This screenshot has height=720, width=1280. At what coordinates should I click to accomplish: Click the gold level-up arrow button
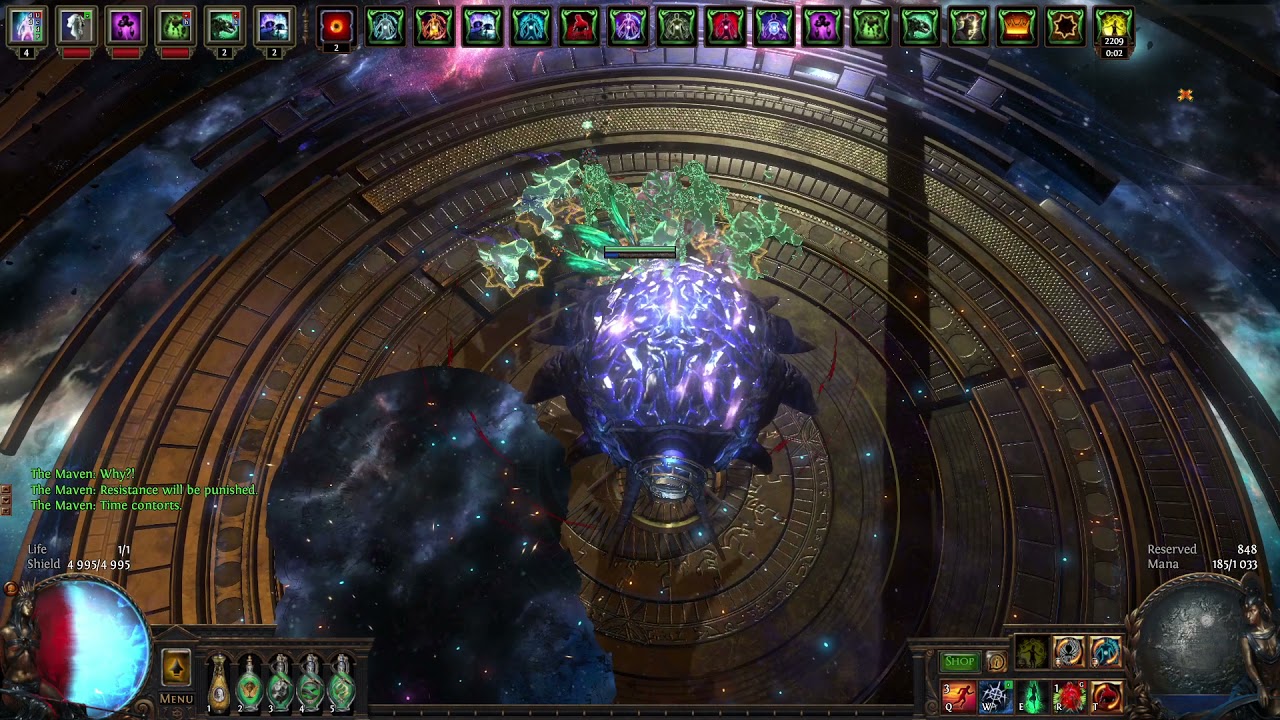[176, 666]
